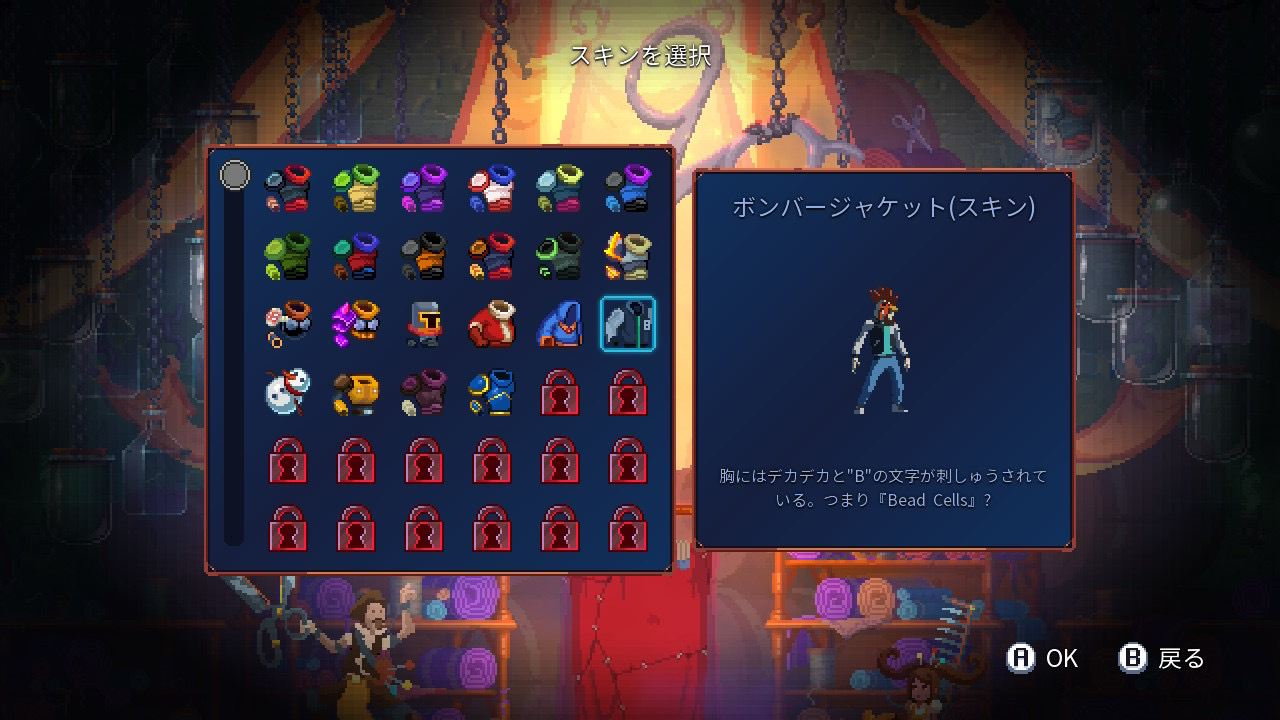The image size is (1280, 720).
Task: Select the white and pink outfit skin
Action: (491, 188)
